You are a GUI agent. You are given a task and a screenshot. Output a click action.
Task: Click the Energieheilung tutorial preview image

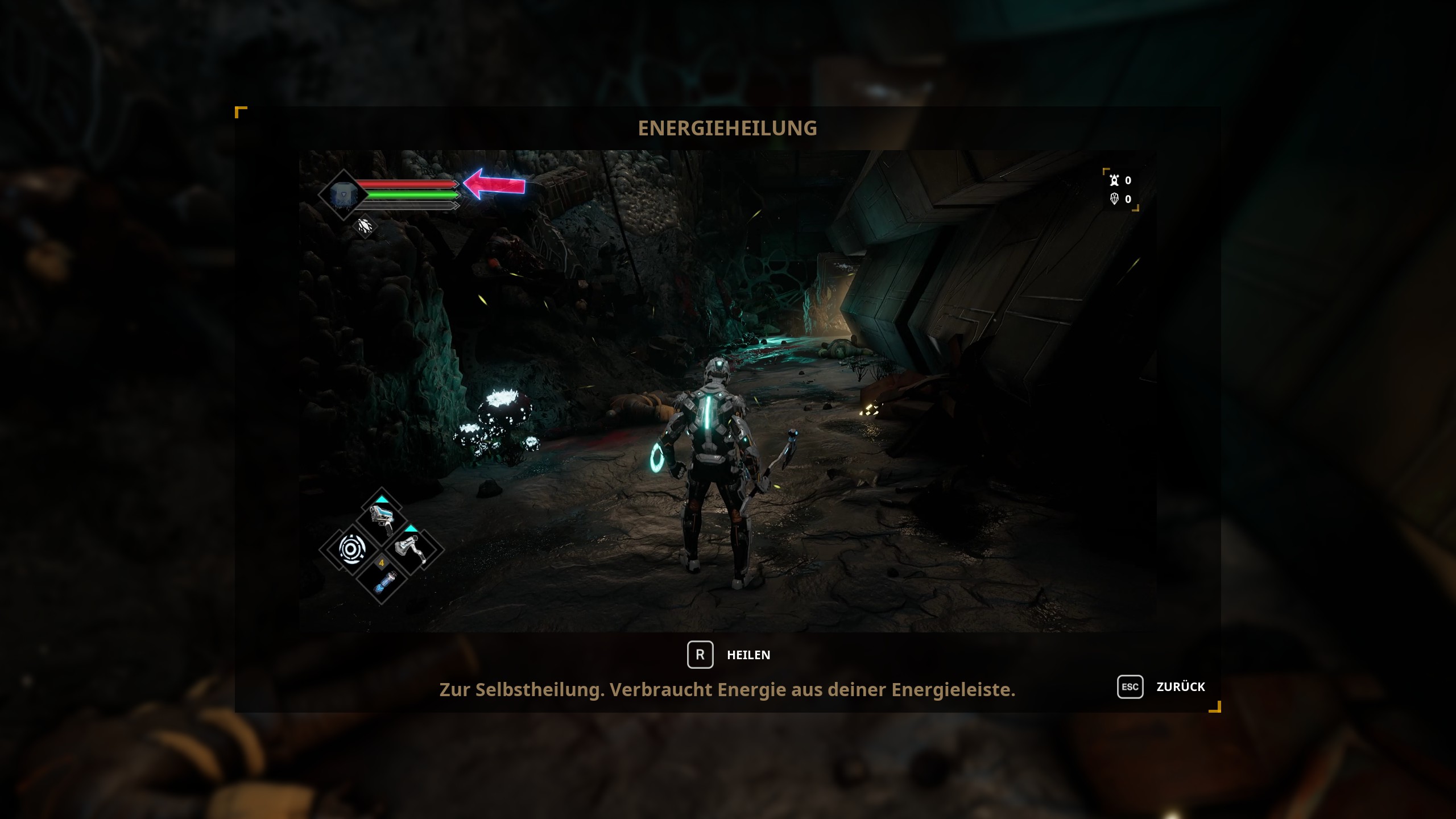(727, 391)
